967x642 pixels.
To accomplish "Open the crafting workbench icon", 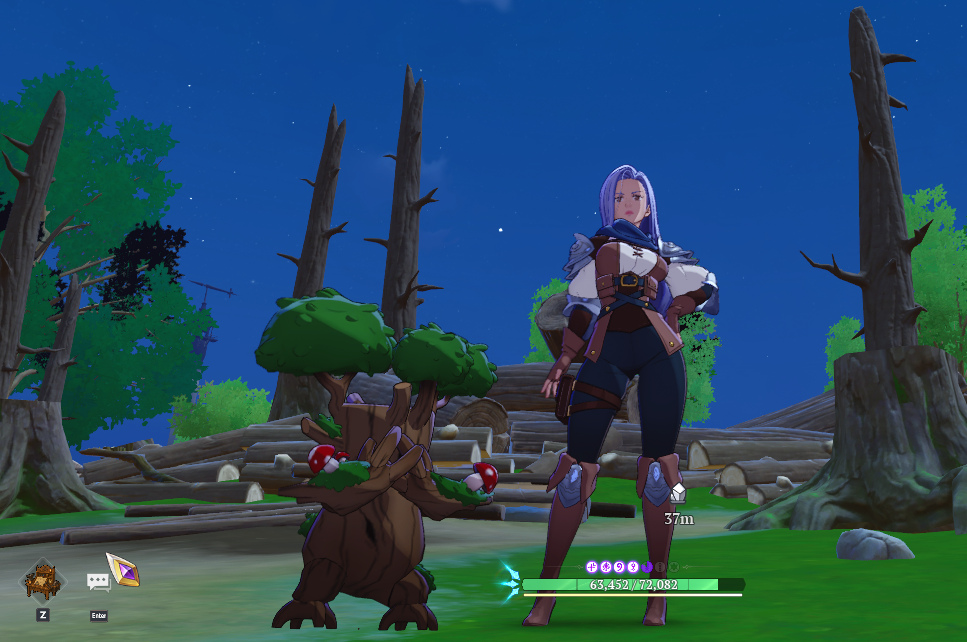I will tap(43, 579).
